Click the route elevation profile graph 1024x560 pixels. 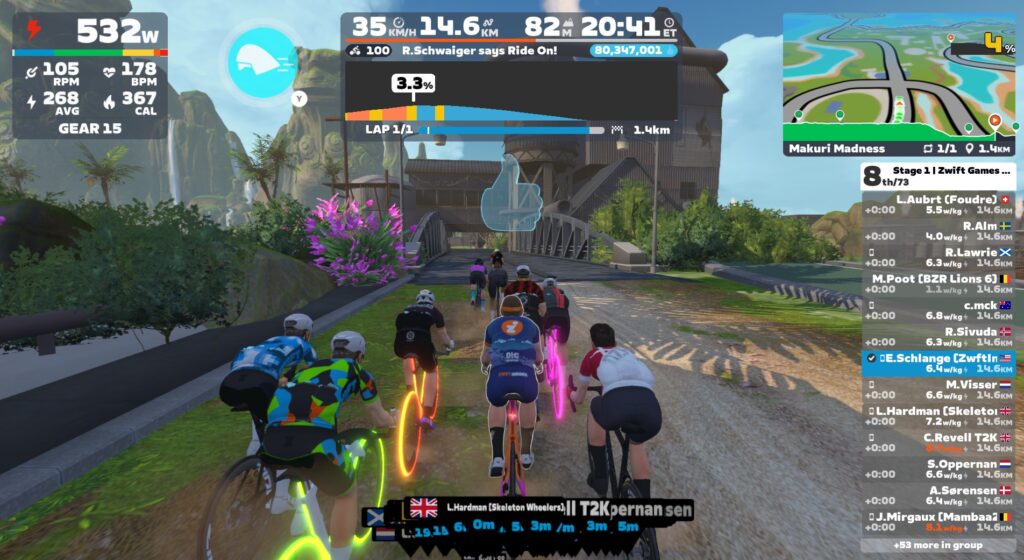(x=510, y=105)
